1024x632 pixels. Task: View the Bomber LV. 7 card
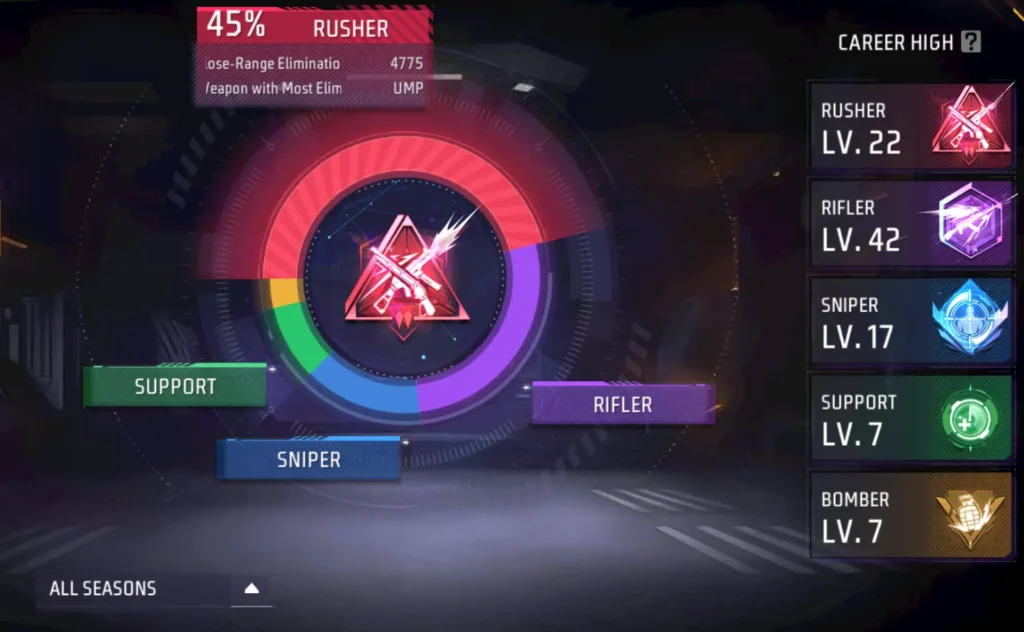point(911,515)
